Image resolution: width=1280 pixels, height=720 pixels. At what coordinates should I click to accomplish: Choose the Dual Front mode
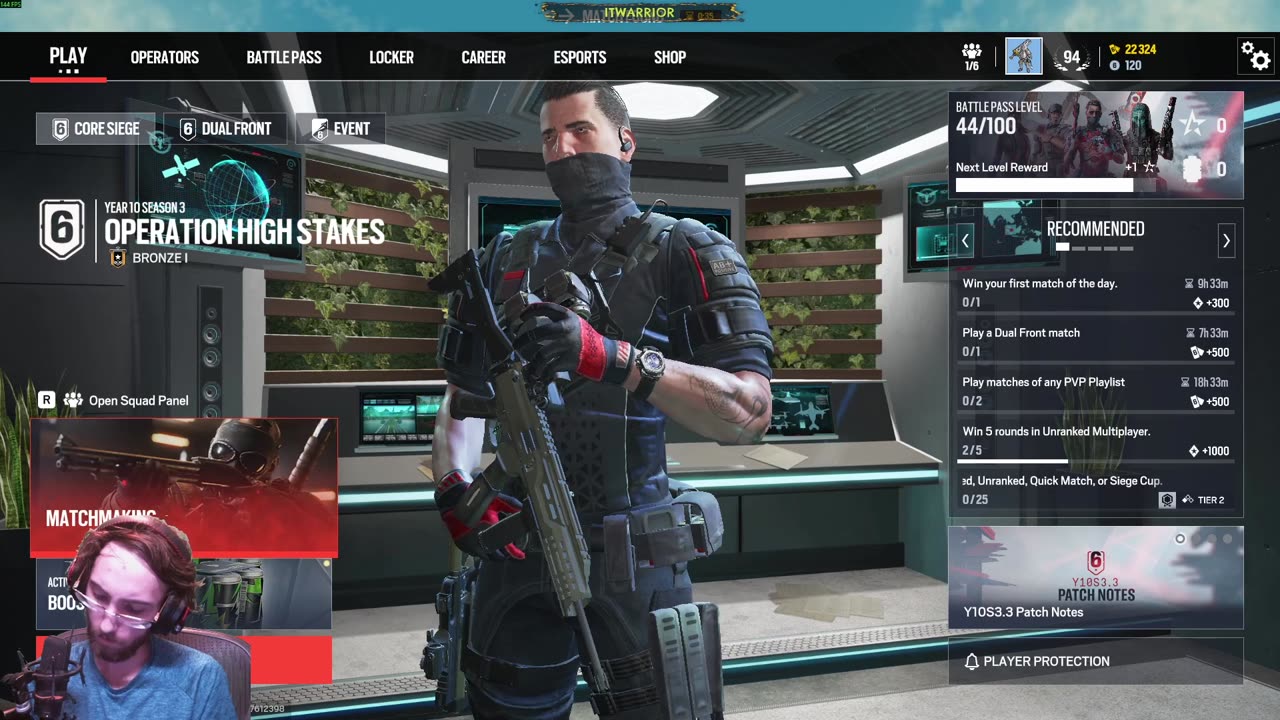pyautogui.click(x=224, y=129)
